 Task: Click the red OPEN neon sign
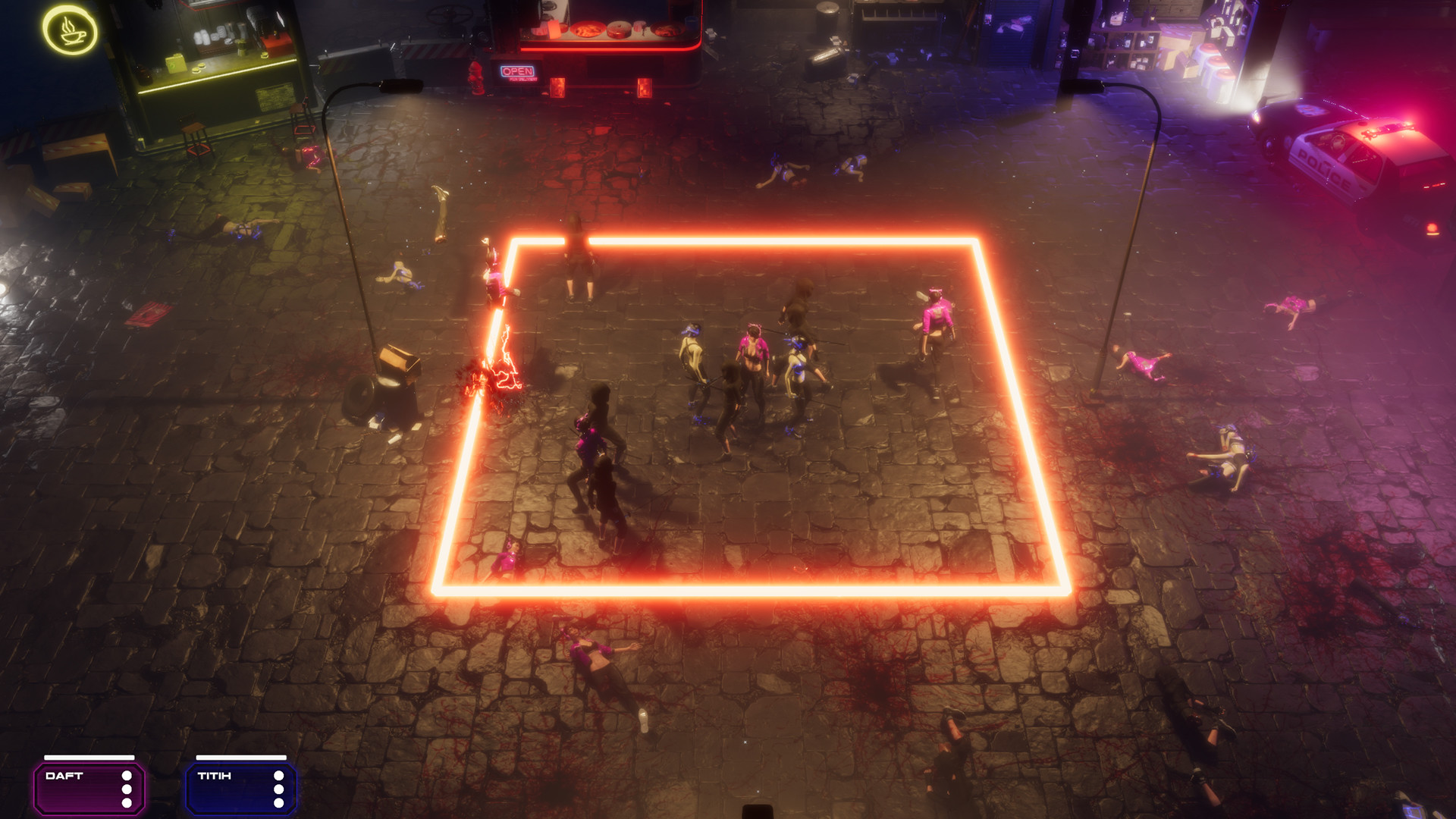pyautogui.click(x=518, y=71)
